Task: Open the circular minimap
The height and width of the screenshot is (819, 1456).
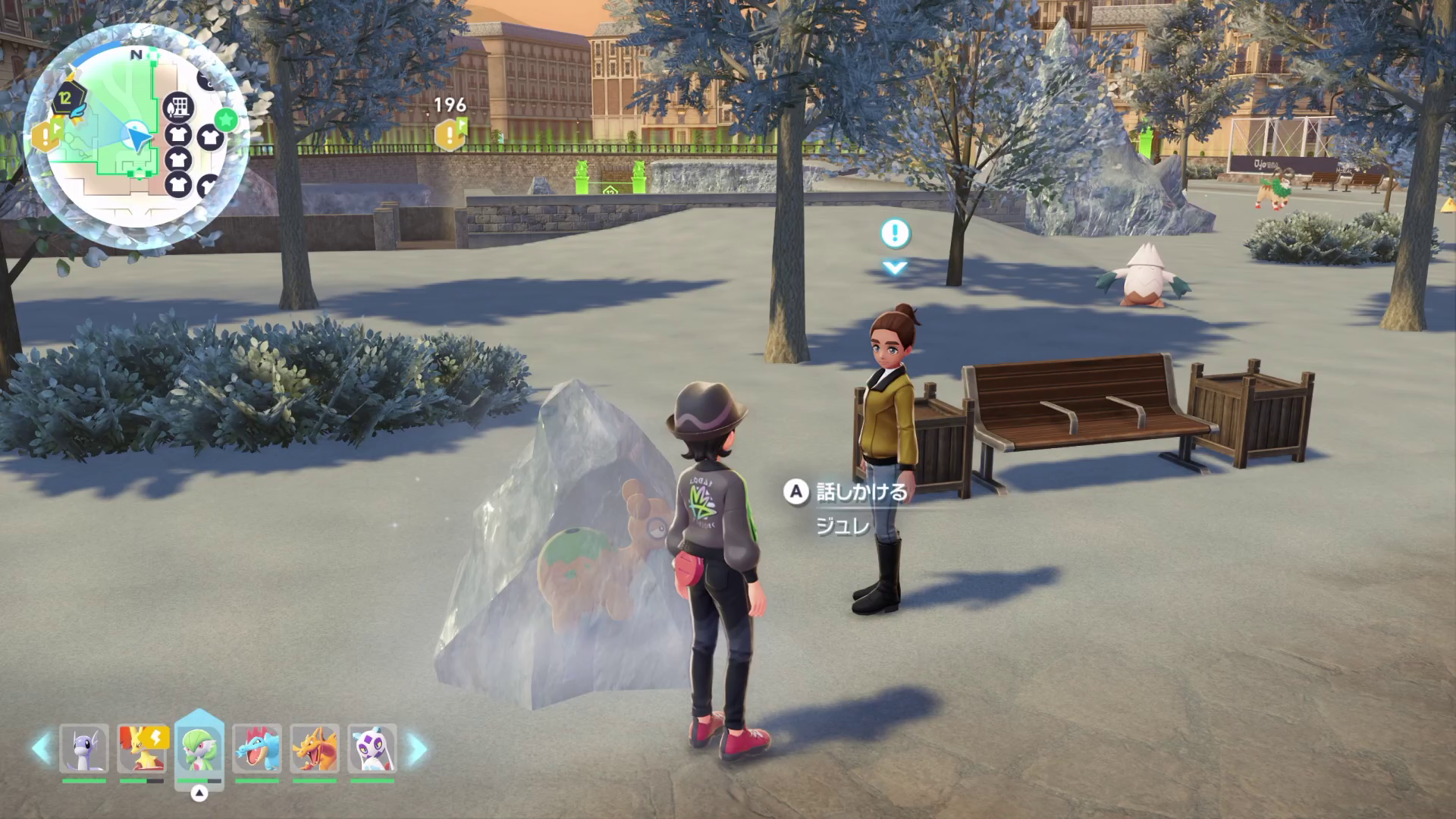Action: click(136, 136)
